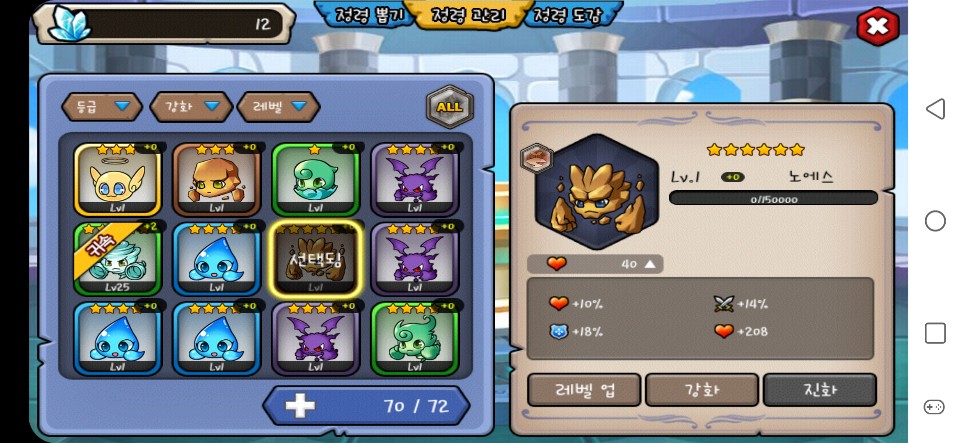This screenshot has width=960, height=443.
Task: Tap the 강화 button in detail panel
Action: pyautogui.click(x=701, y=389)
